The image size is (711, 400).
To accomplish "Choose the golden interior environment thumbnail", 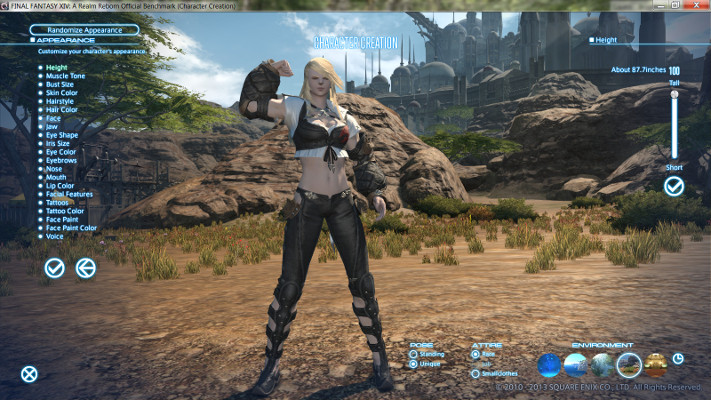I will (656, 365).
